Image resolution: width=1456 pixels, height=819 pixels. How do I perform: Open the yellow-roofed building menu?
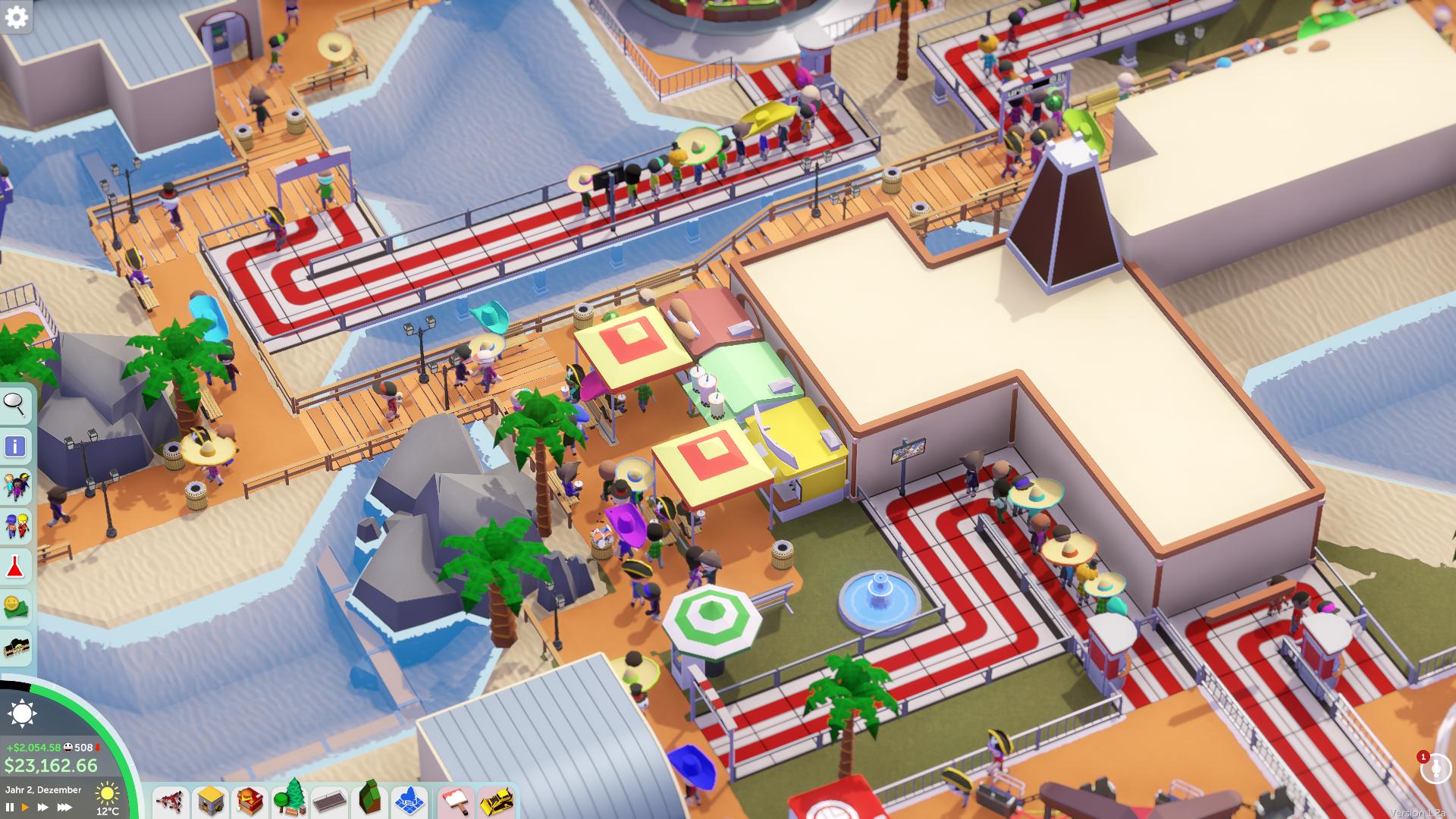pyautogui.click(x=210, y=802)
